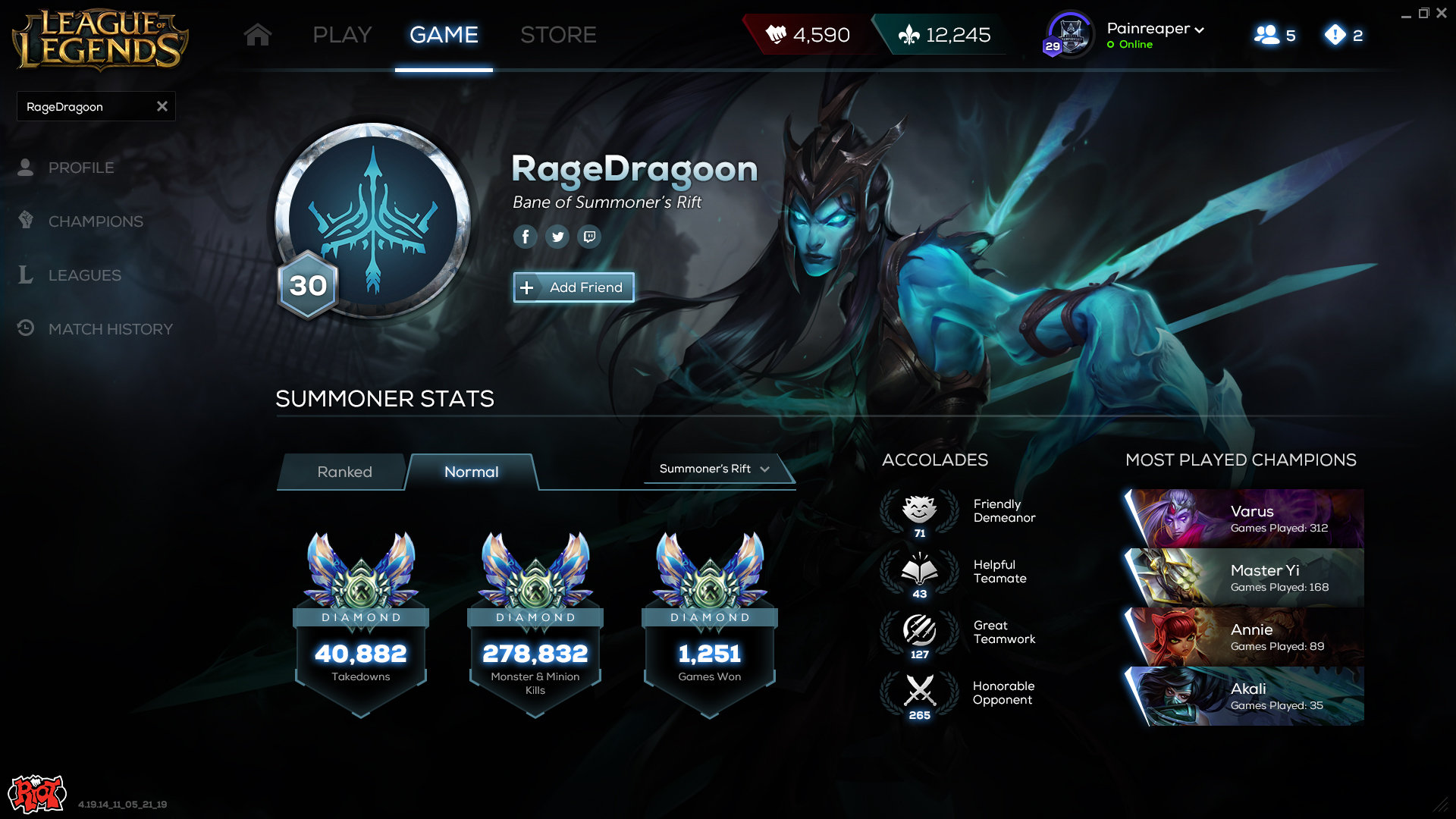Open the Painreaper account dropdown
The image size is (1456, 819).
point(1155,30)
